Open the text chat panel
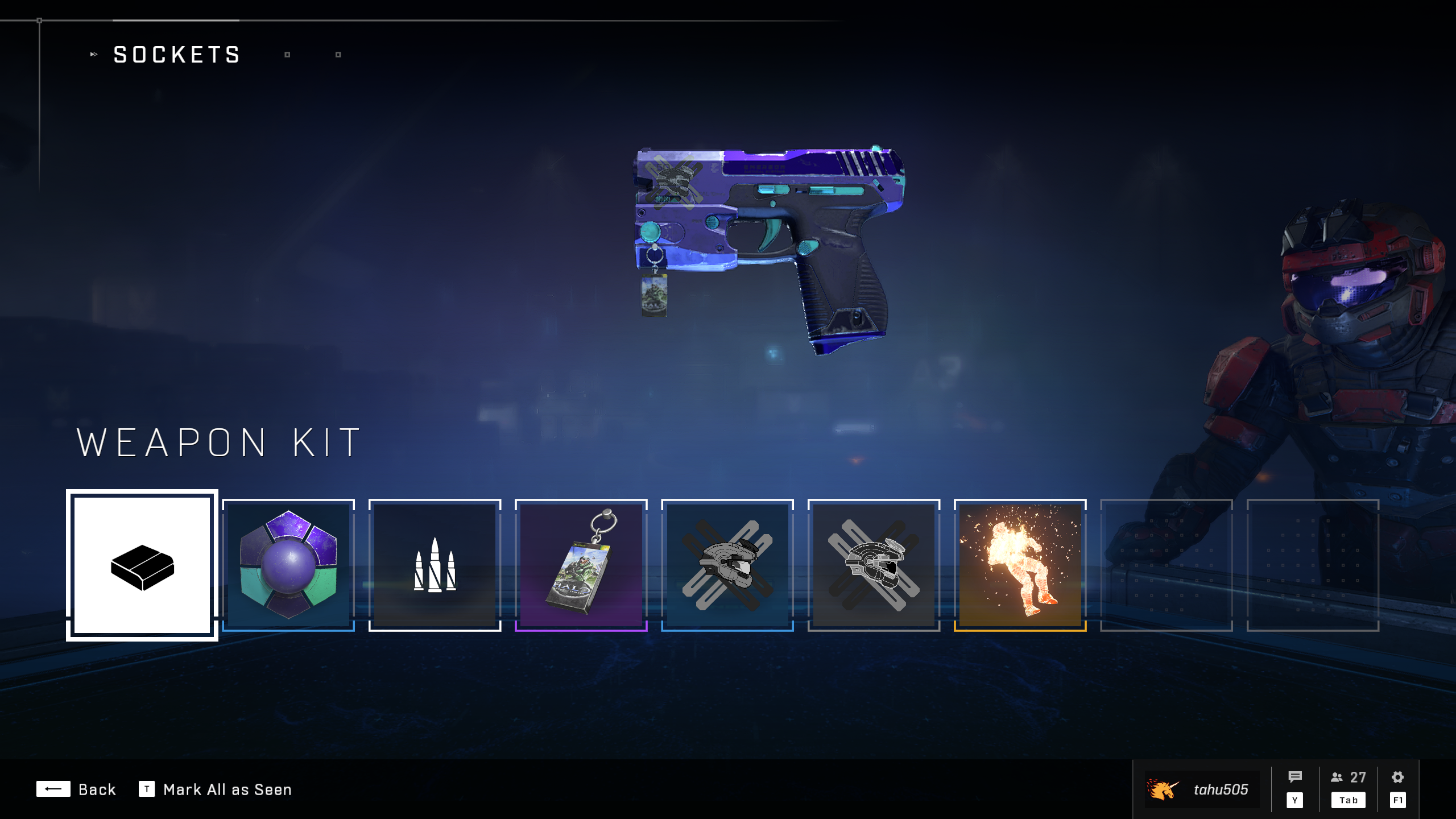This screenshot has height=819, width=1456. pos(1295,788)
